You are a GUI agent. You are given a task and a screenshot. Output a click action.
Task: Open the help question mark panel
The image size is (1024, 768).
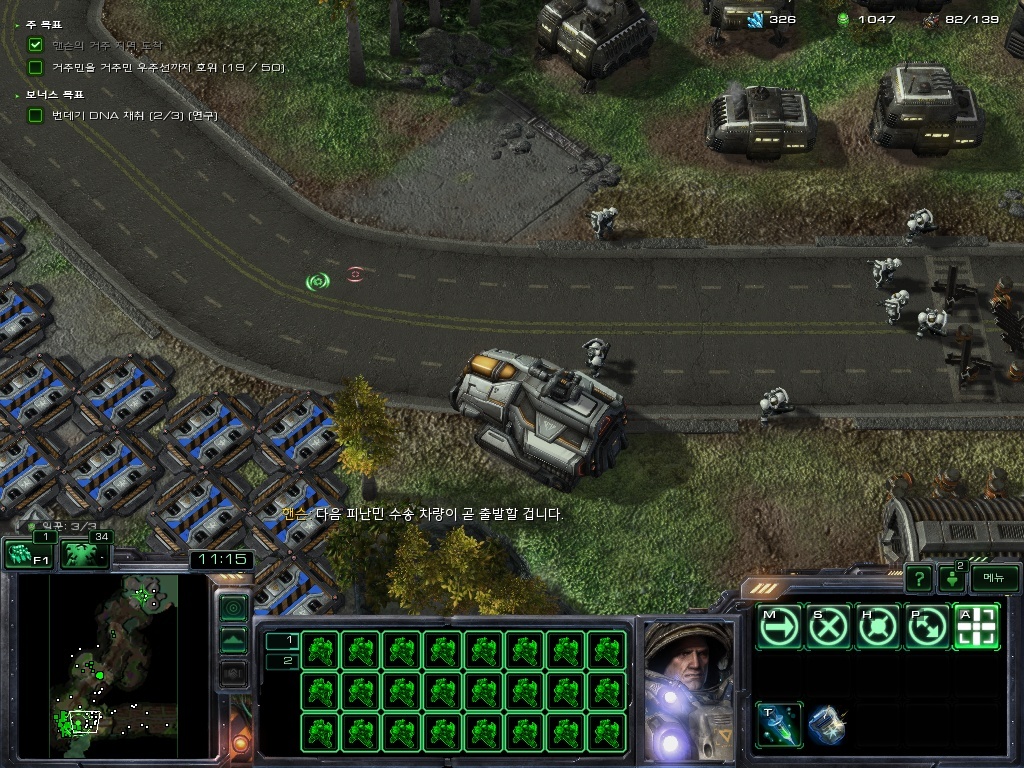(x=918, y=578)
